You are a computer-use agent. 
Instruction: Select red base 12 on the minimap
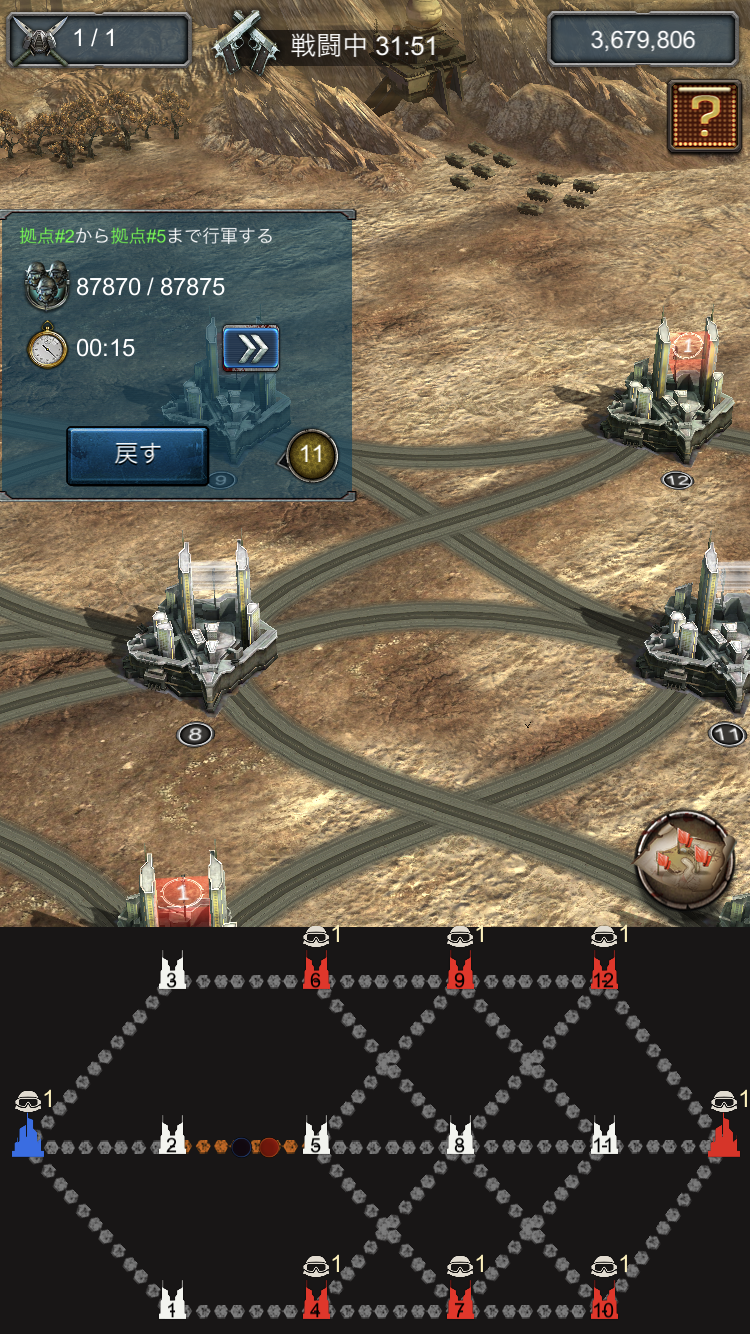tap(604, 974)
